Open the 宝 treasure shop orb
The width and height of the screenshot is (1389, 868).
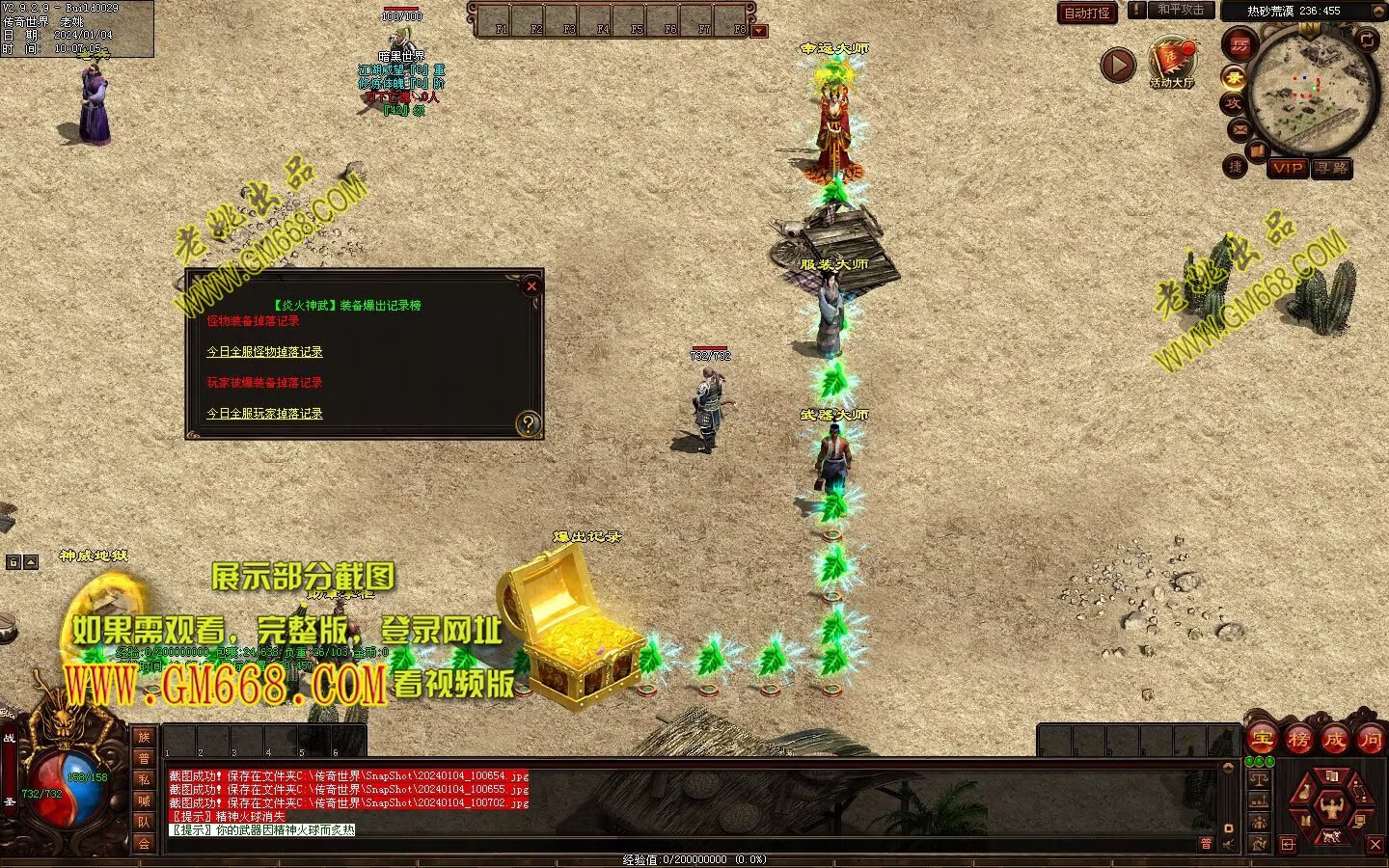tap(1263, 740)
